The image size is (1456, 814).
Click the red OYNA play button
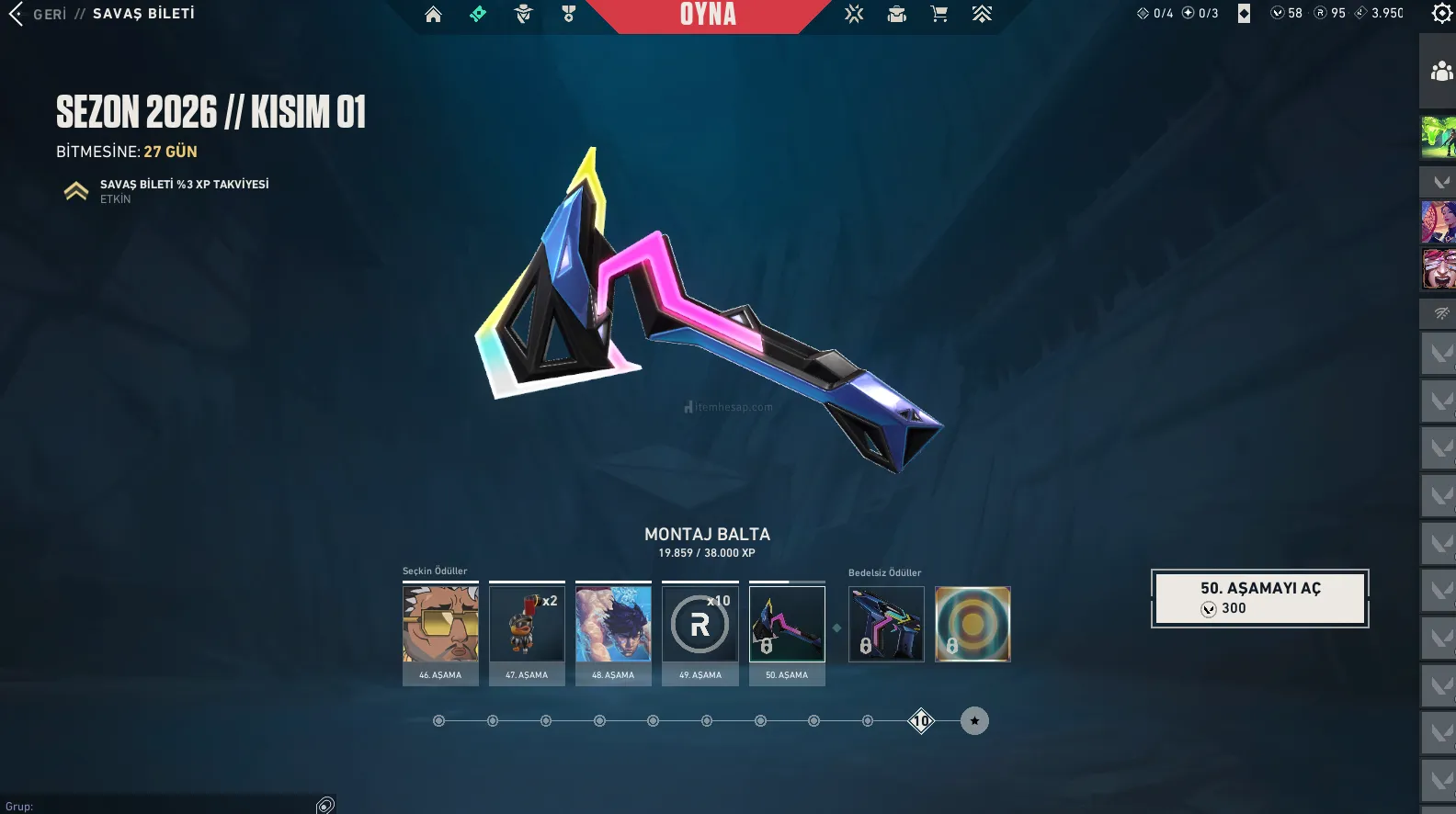coord(708,15)
